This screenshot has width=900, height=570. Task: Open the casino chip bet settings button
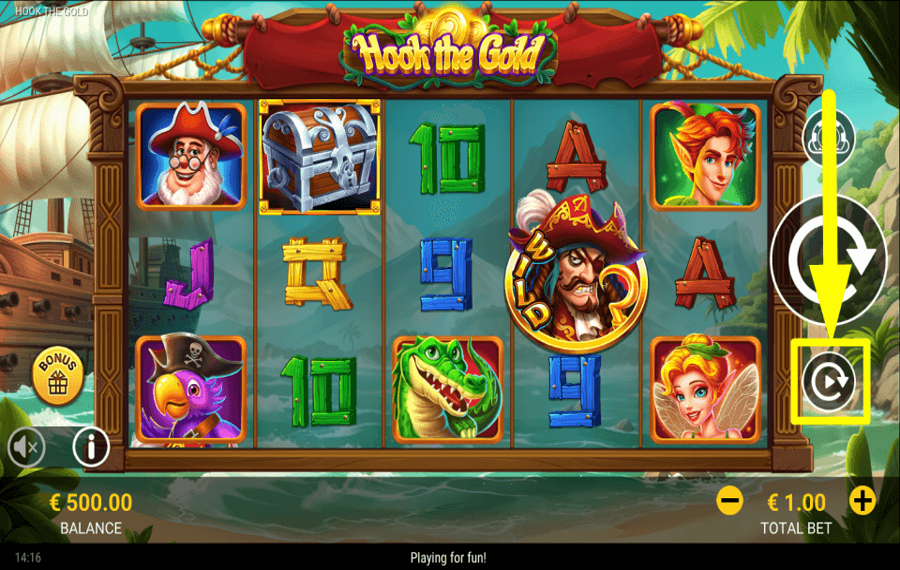pyautogui.click(x=829, y=137)
